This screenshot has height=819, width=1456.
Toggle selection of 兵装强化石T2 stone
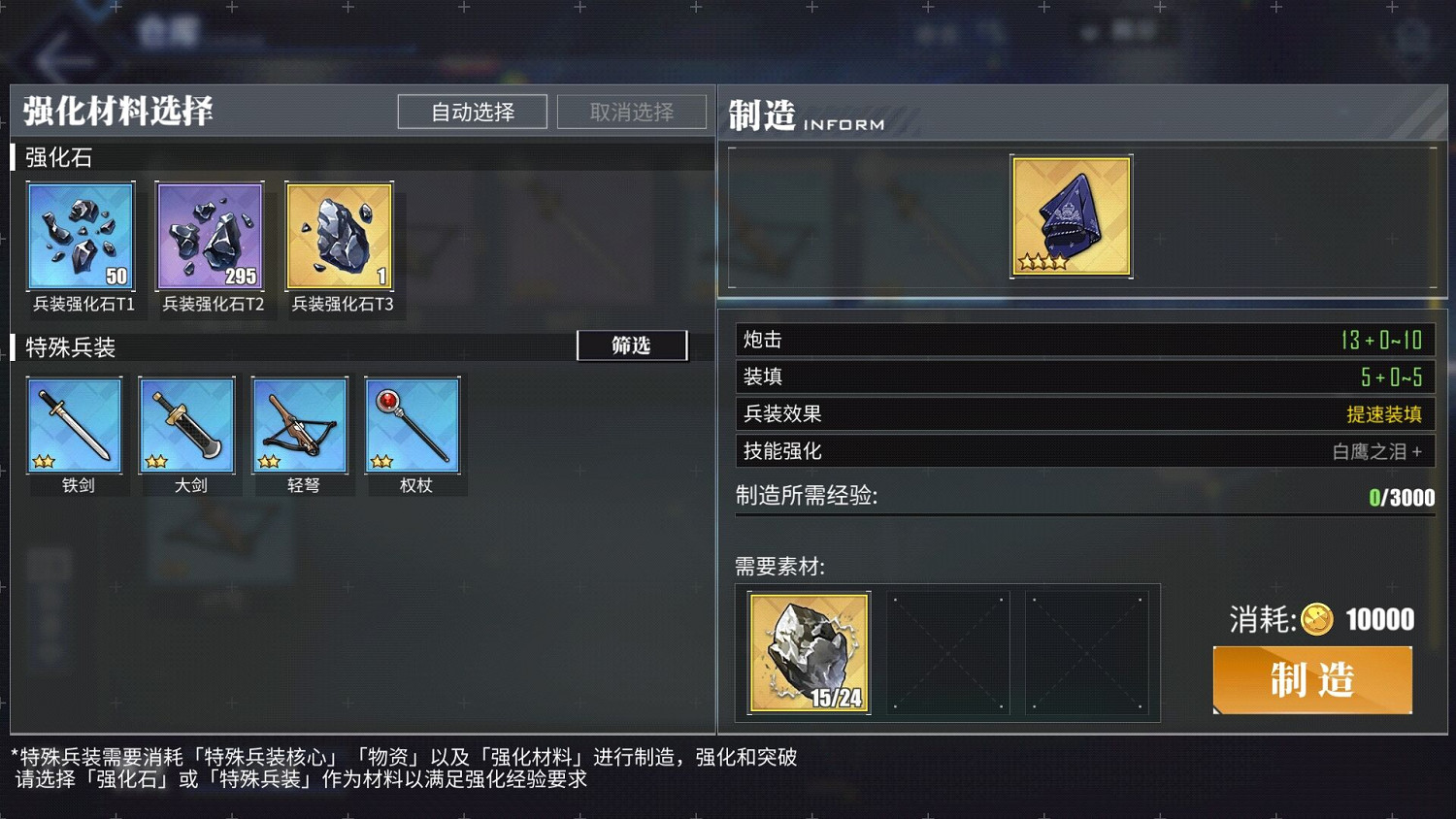point(210,236)
